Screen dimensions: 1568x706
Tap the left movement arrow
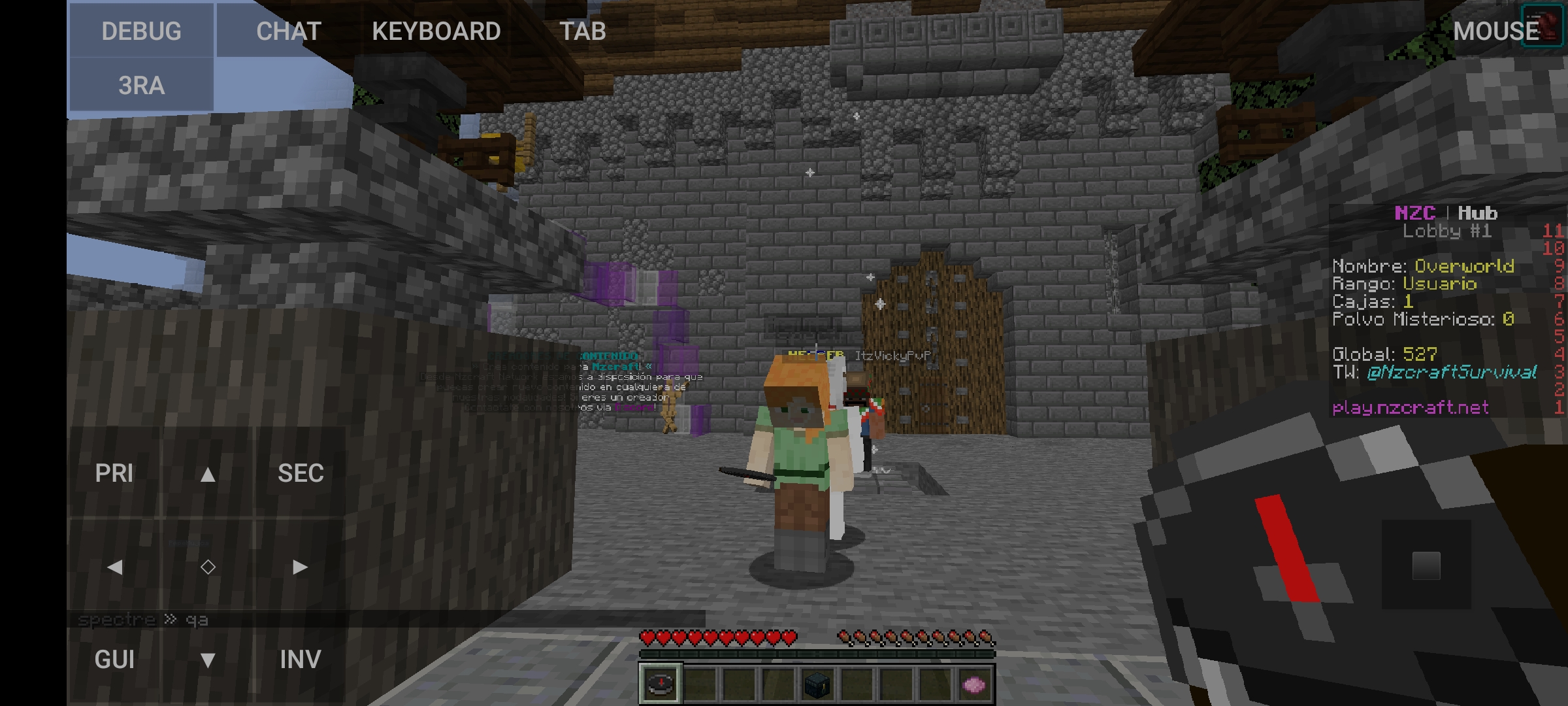[115, 567]
